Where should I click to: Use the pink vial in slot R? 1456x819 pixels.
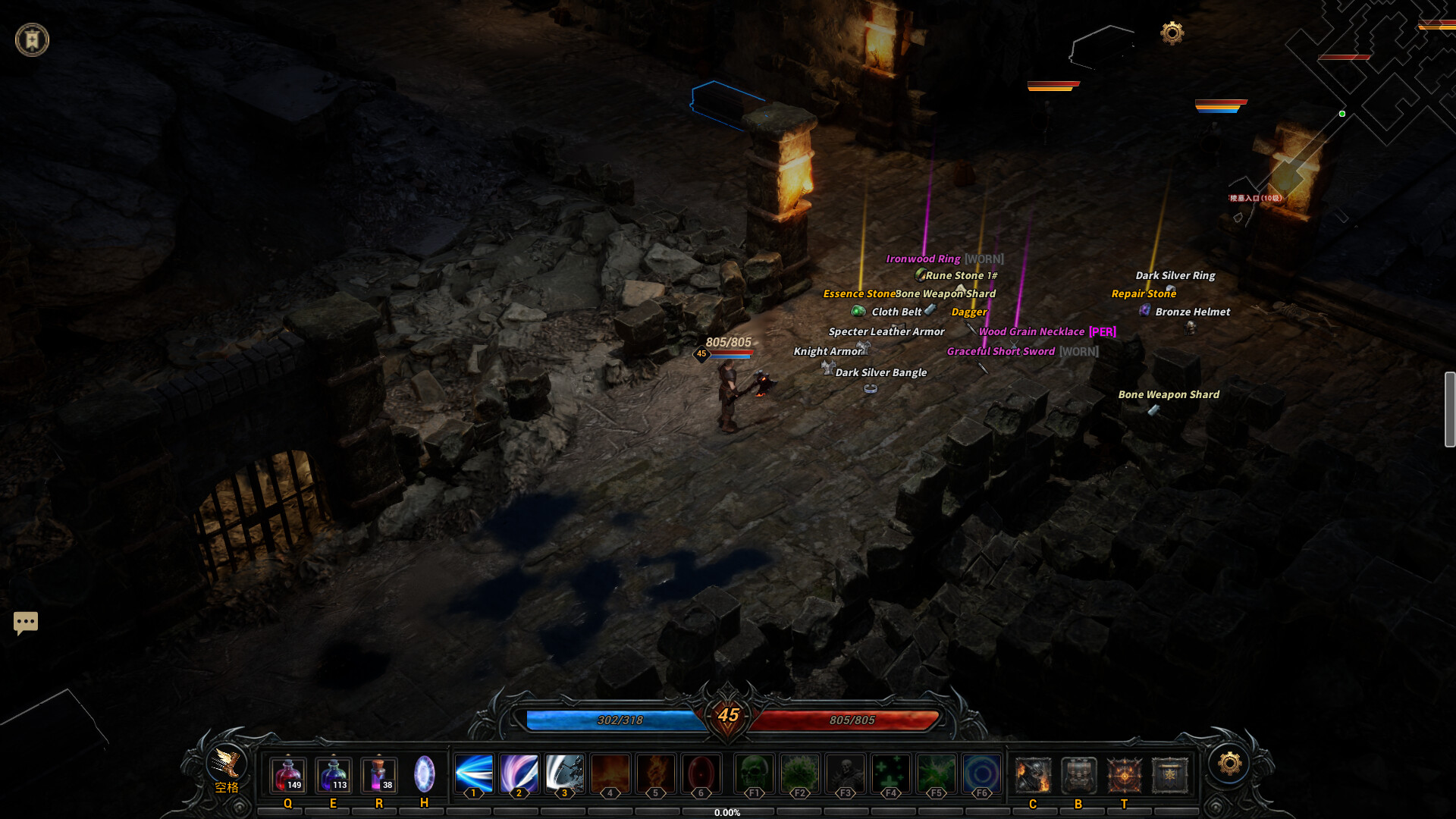click(378, 773)
